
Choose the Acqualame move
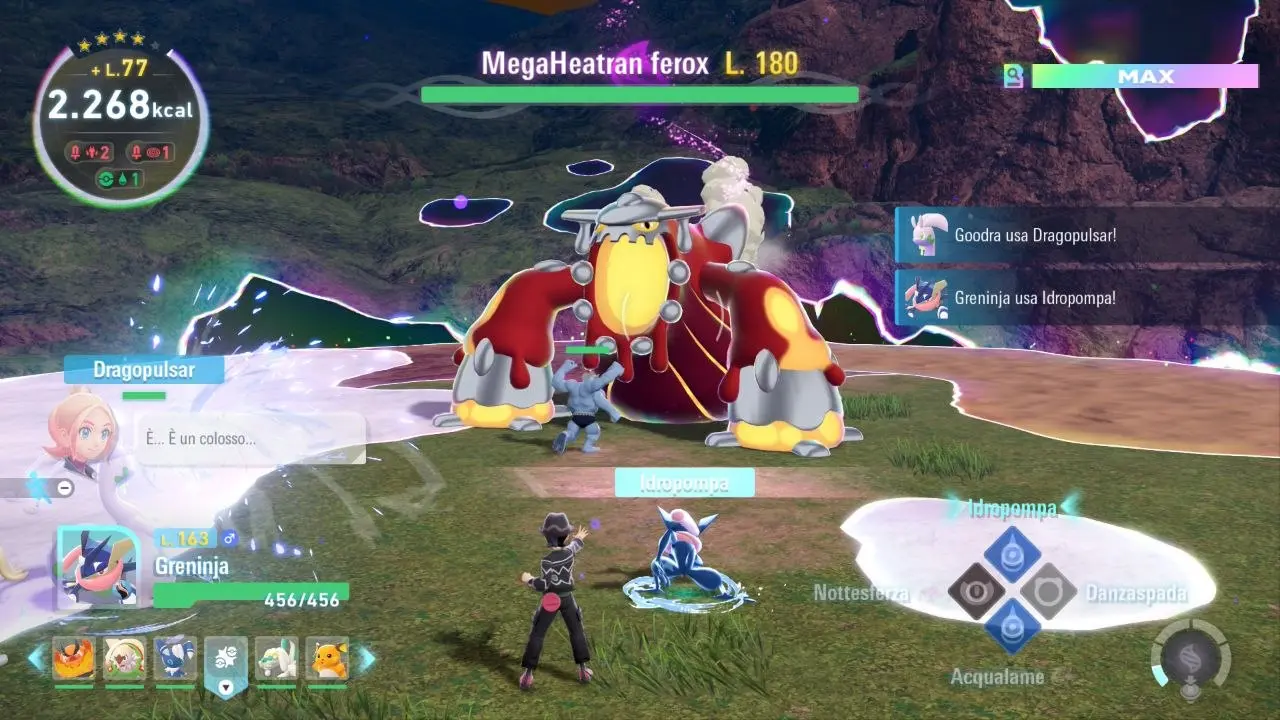click(1012, 627)
